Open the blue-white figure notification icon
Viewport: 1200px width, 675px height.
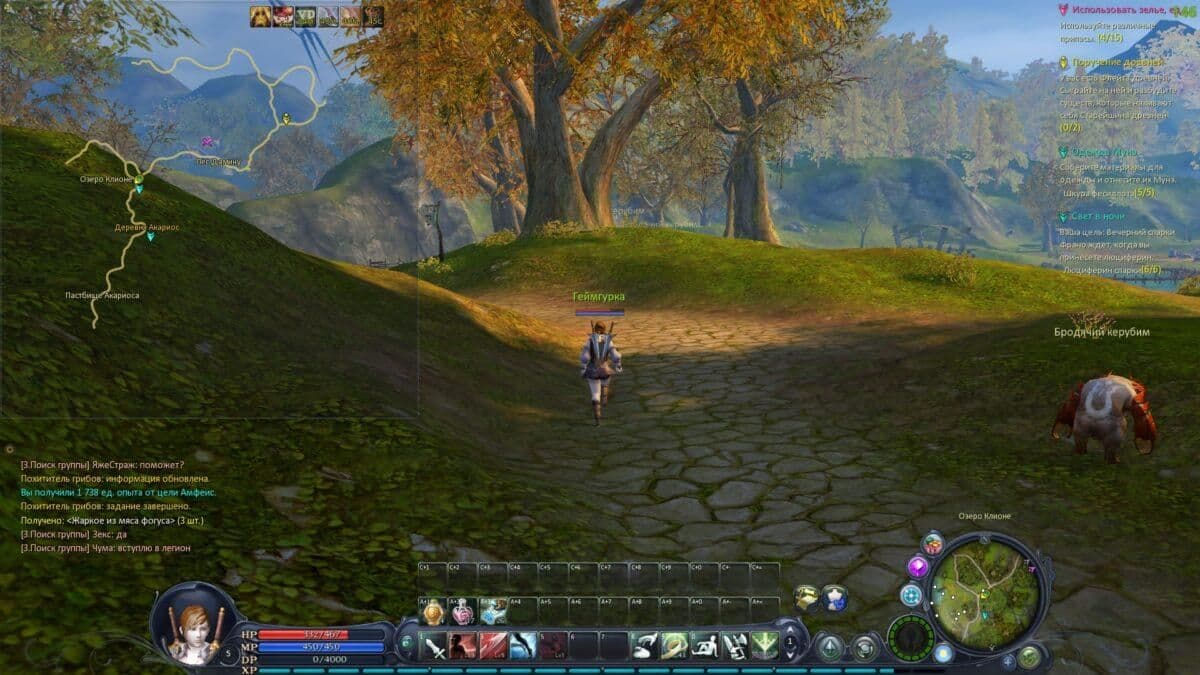[834, 597]
